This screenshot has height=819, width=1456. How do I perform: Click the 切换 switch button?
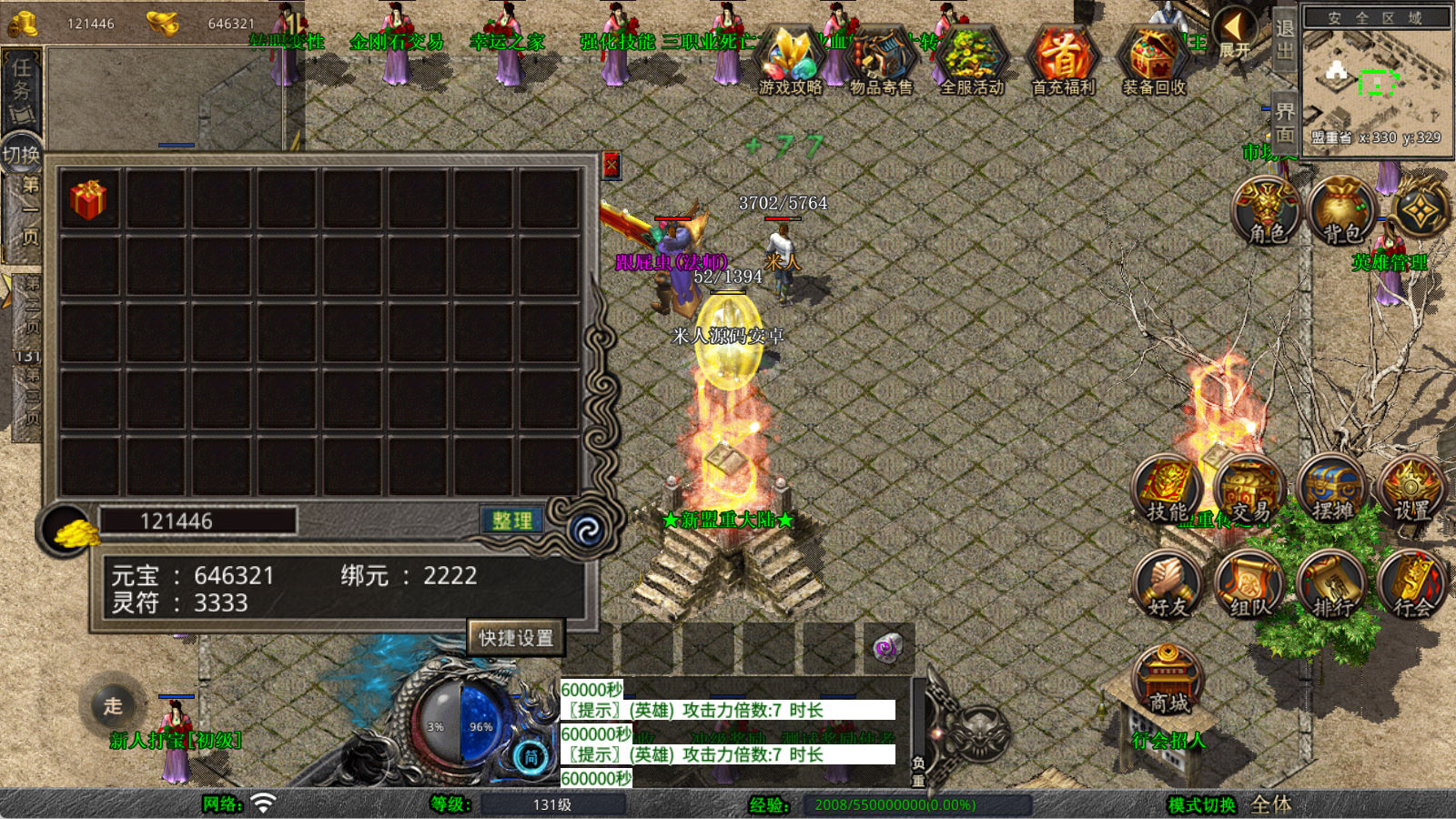21,155
